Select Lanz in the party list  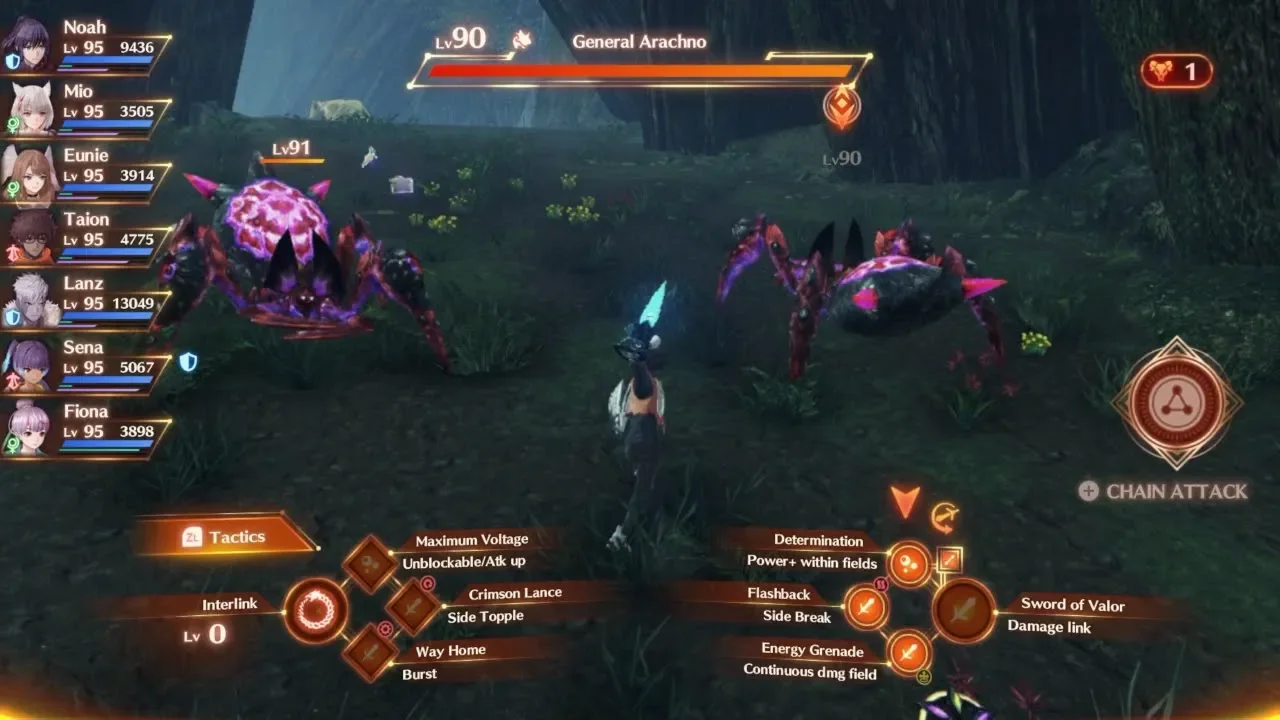pyautogui.click(x=29, y=300)
